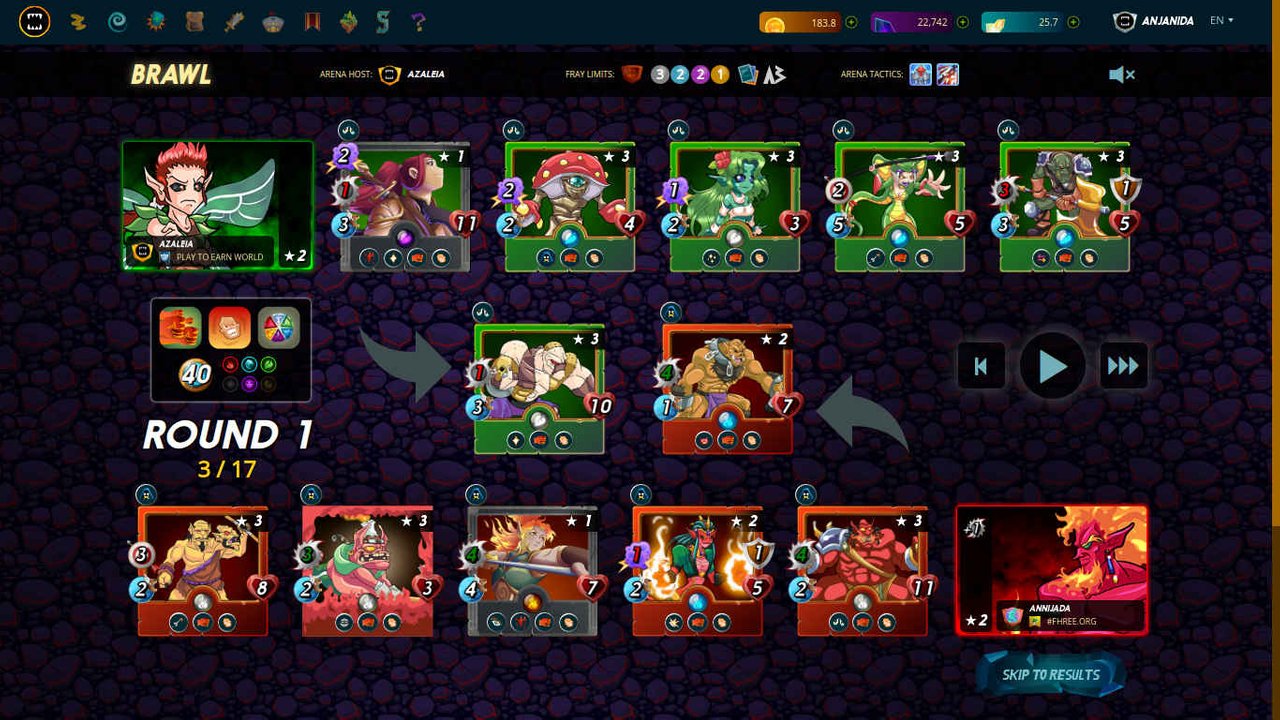Viewport: 1280px width, 720px height.
Task: Click the plus beside 22,742 balance
Action: tap(963, 22)
